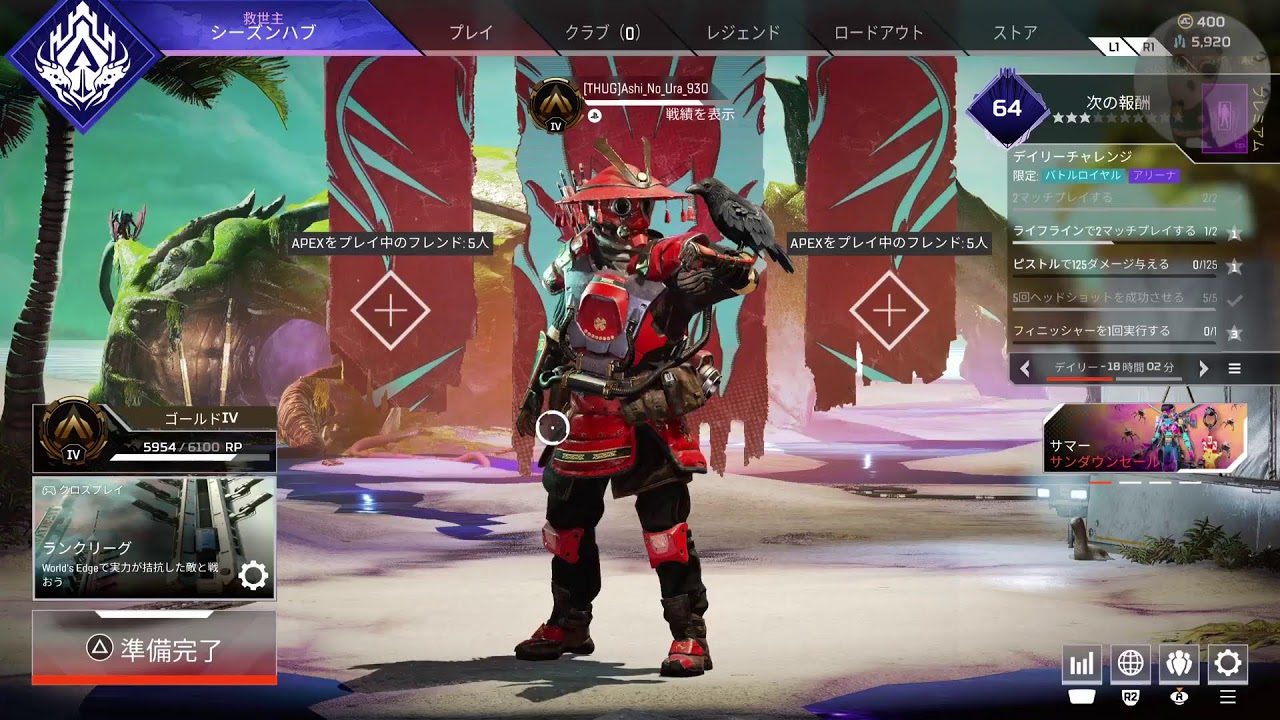Image resolution: width=1280 pixels, height=720 pixels.
Task: Open the globe icon button
Action: point(1130,663)
